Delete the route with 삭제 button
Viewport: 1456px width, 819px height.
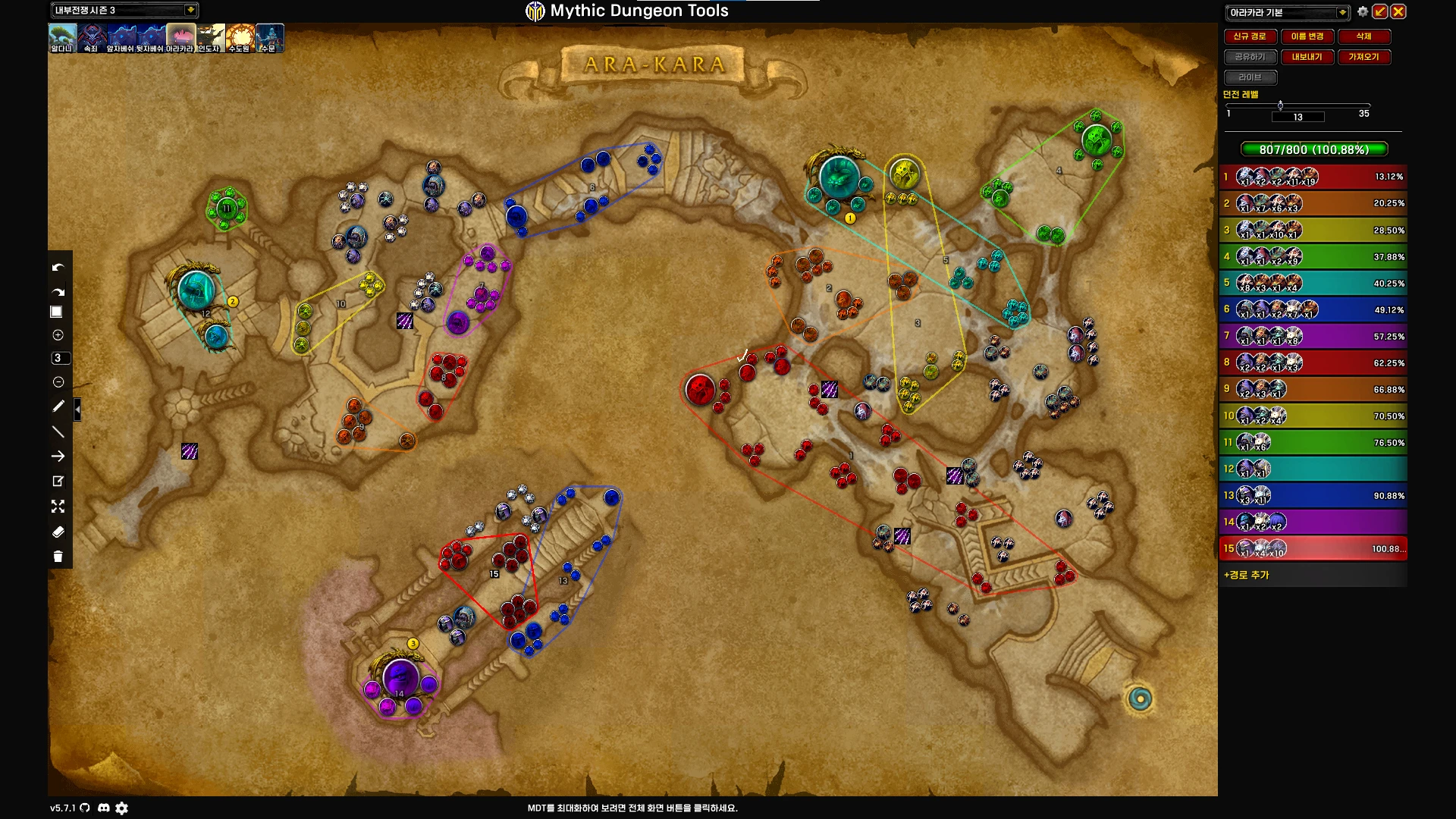1363,36
